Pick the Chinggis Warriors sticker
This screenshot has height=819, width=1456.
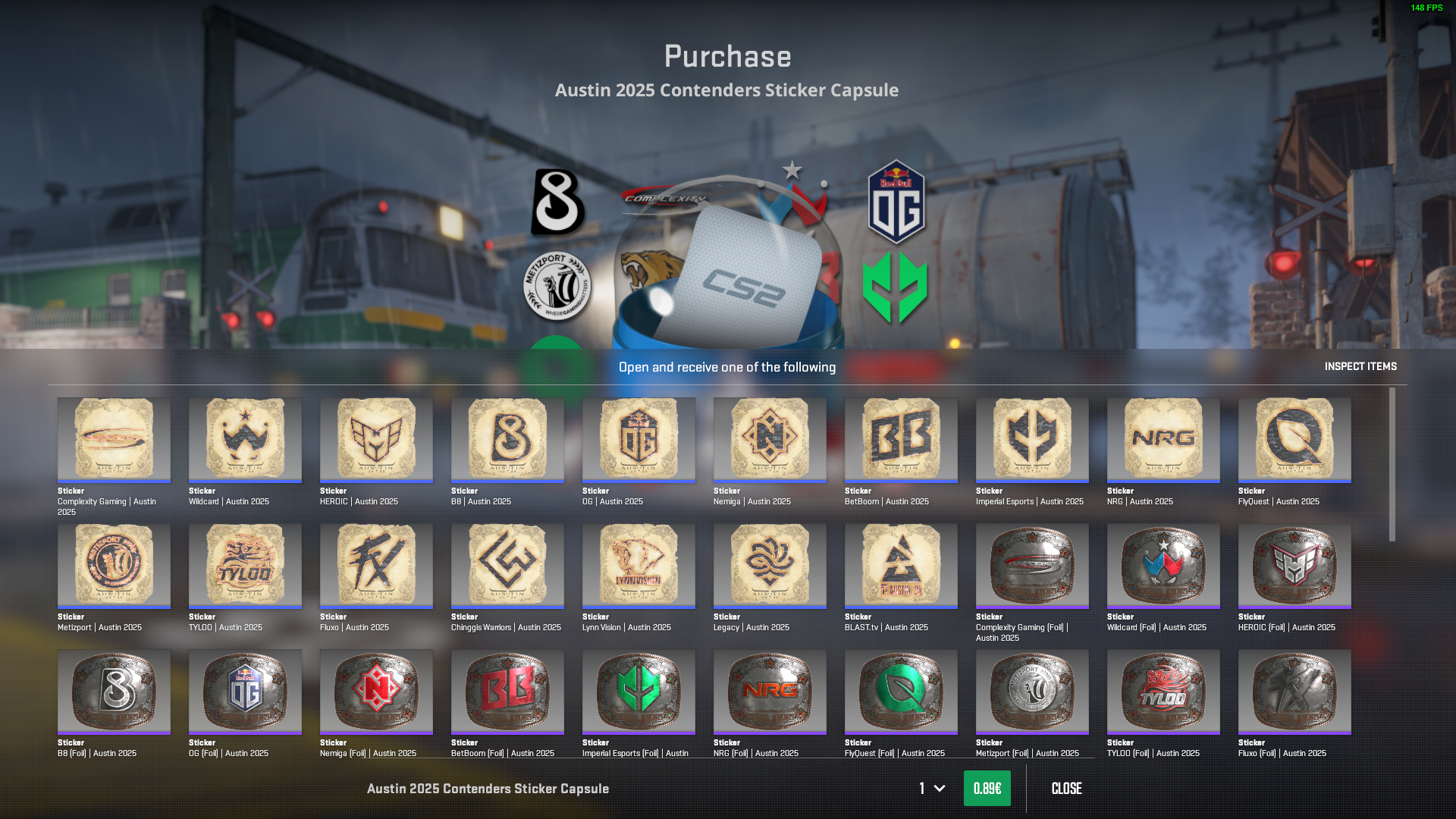tap(507, 565)
